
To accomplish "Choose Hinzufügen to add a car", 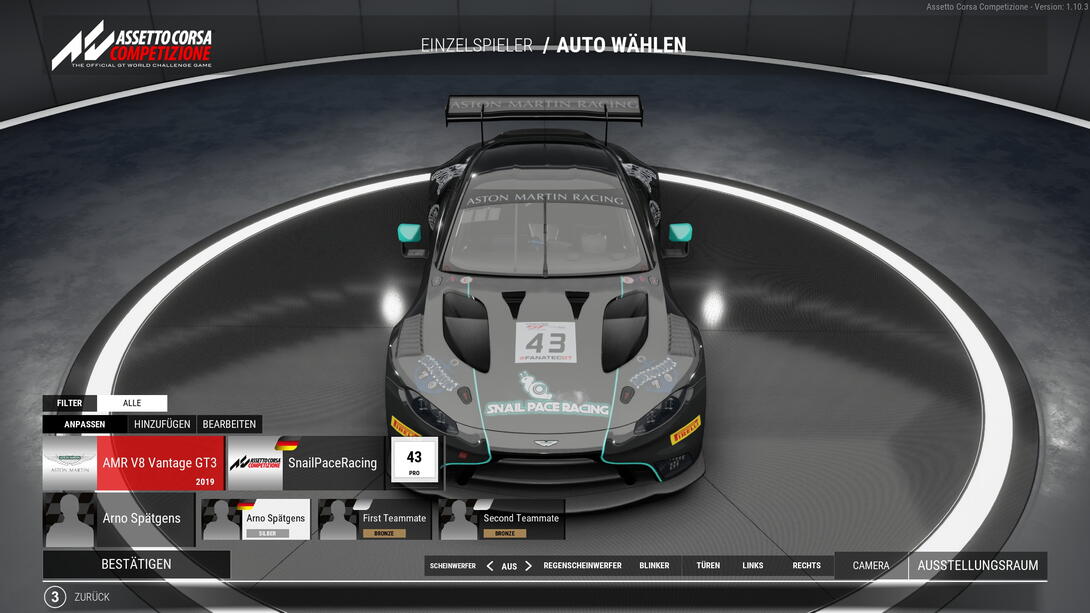I will [x=162, y=424].
